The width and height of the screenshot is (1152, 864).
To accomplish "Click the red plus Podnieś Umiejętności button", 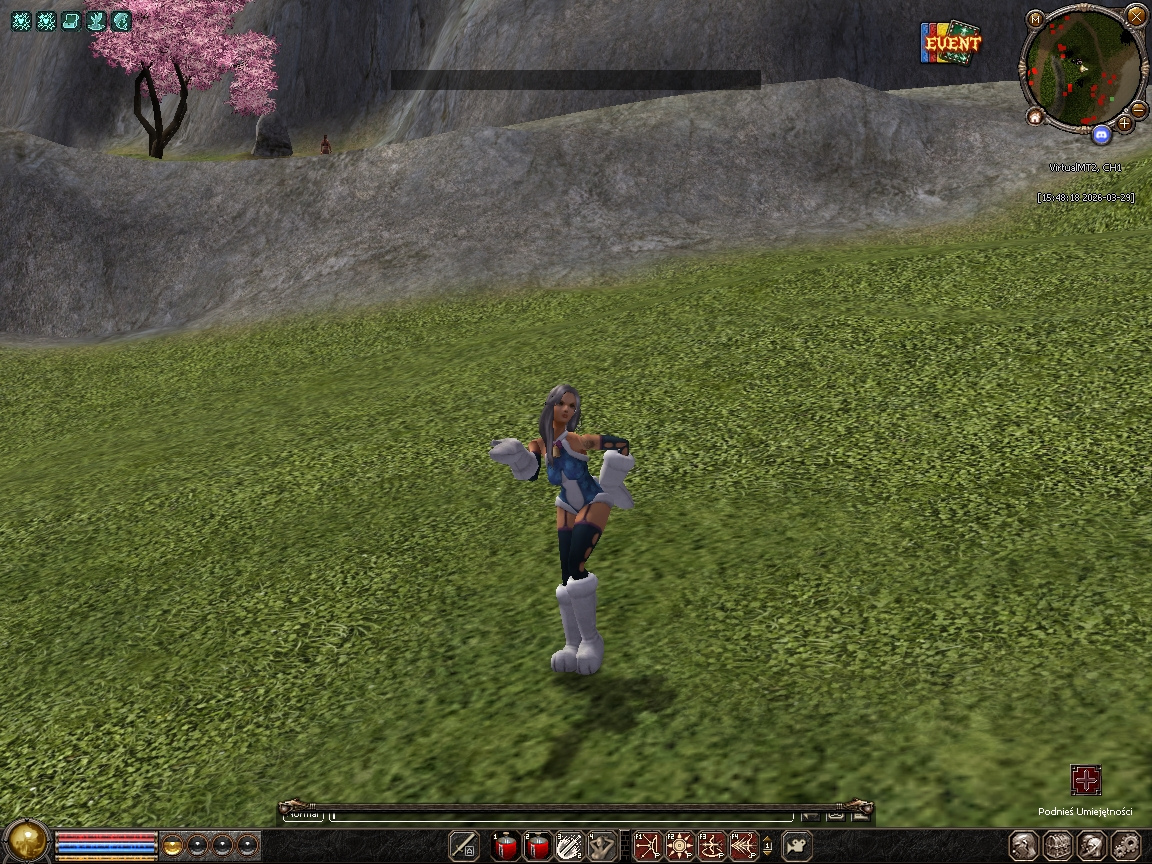I will pyautogui.click(x=1086, y=780).
